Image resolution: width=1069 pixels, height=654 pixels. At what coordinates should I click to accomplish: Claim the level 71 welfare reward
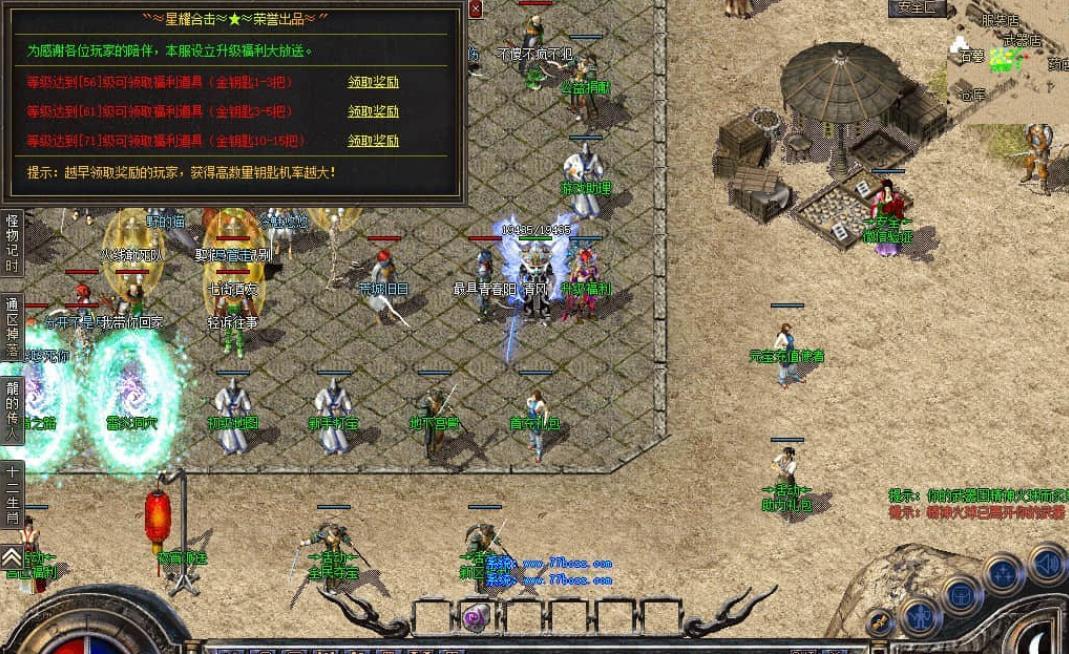coord(373,141)
